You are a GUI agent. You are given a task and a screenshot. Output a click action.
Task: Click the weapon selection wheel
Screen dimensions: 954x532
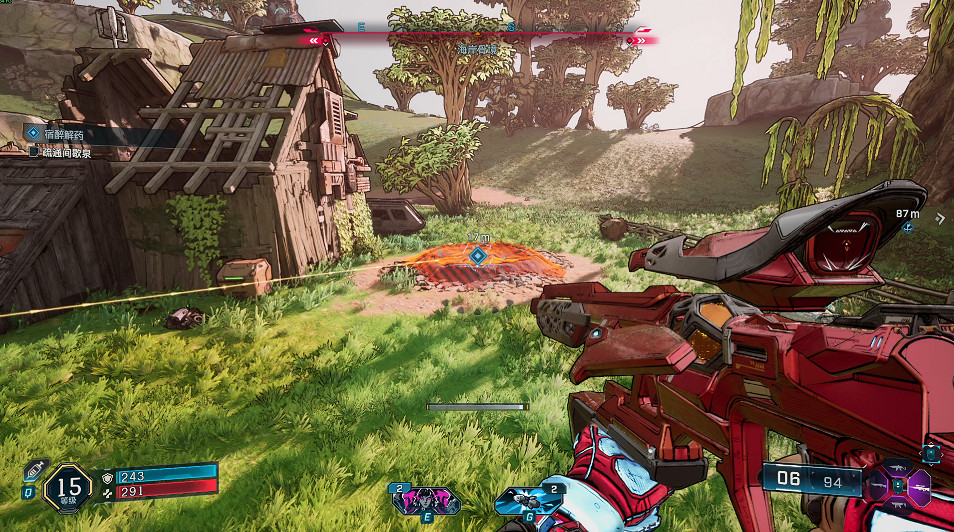point(899,486)
